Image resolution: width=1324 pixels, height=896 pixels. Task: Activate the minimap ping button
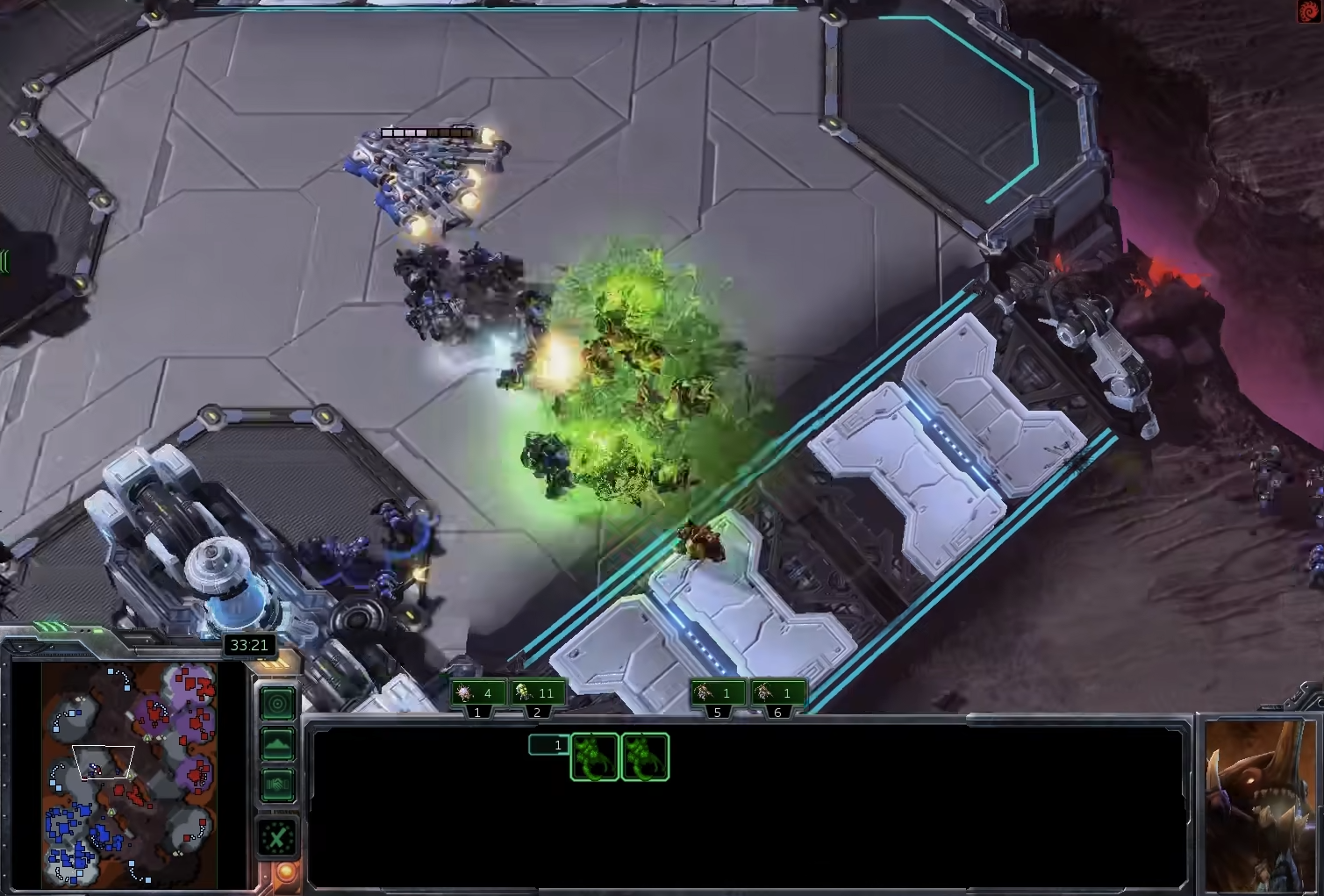pos(277,703)
